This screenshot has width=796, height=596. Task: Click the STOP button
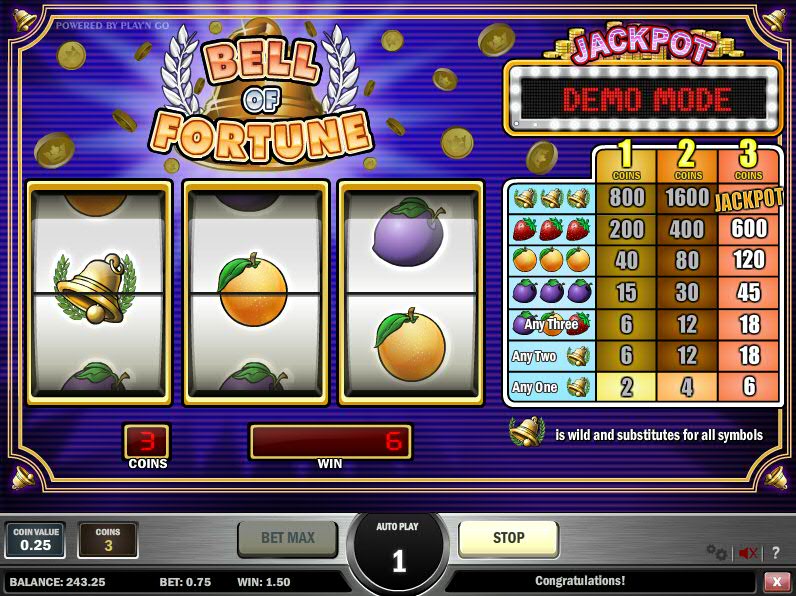point(508,538)
